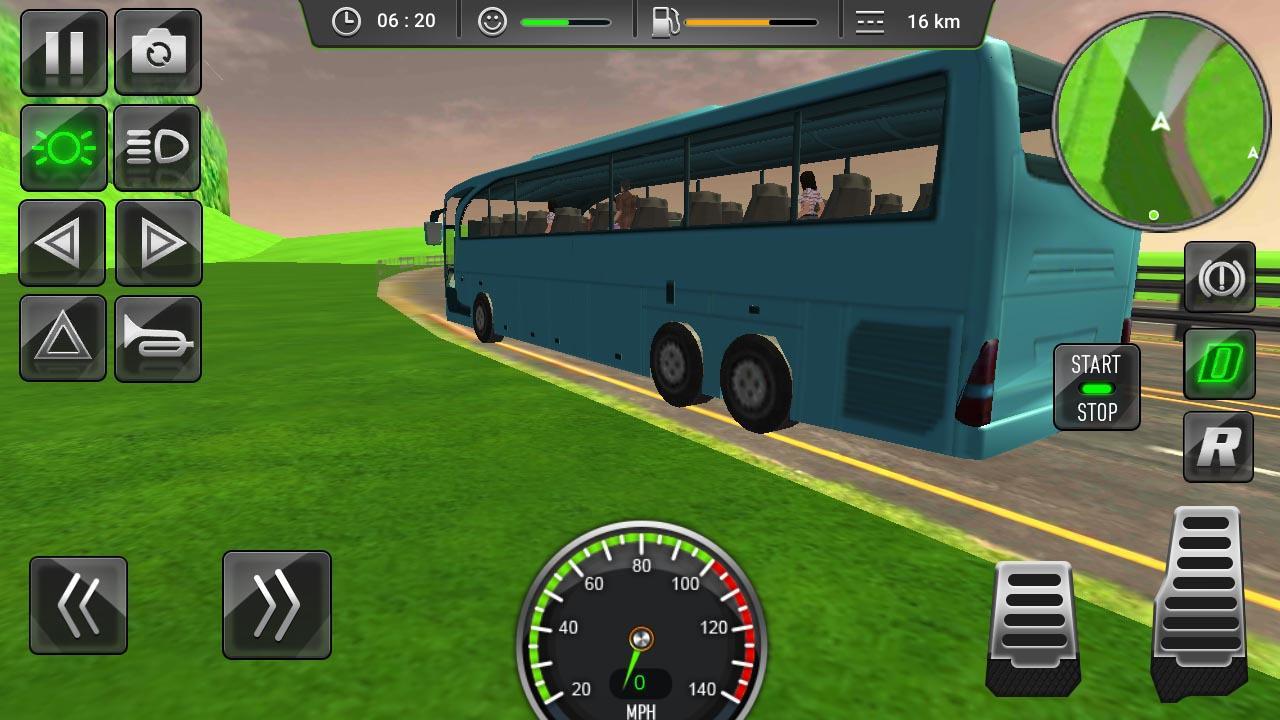Signal left with the left turn indicator
Viewport: 1280px width, 720px height.
coord(62,242)
